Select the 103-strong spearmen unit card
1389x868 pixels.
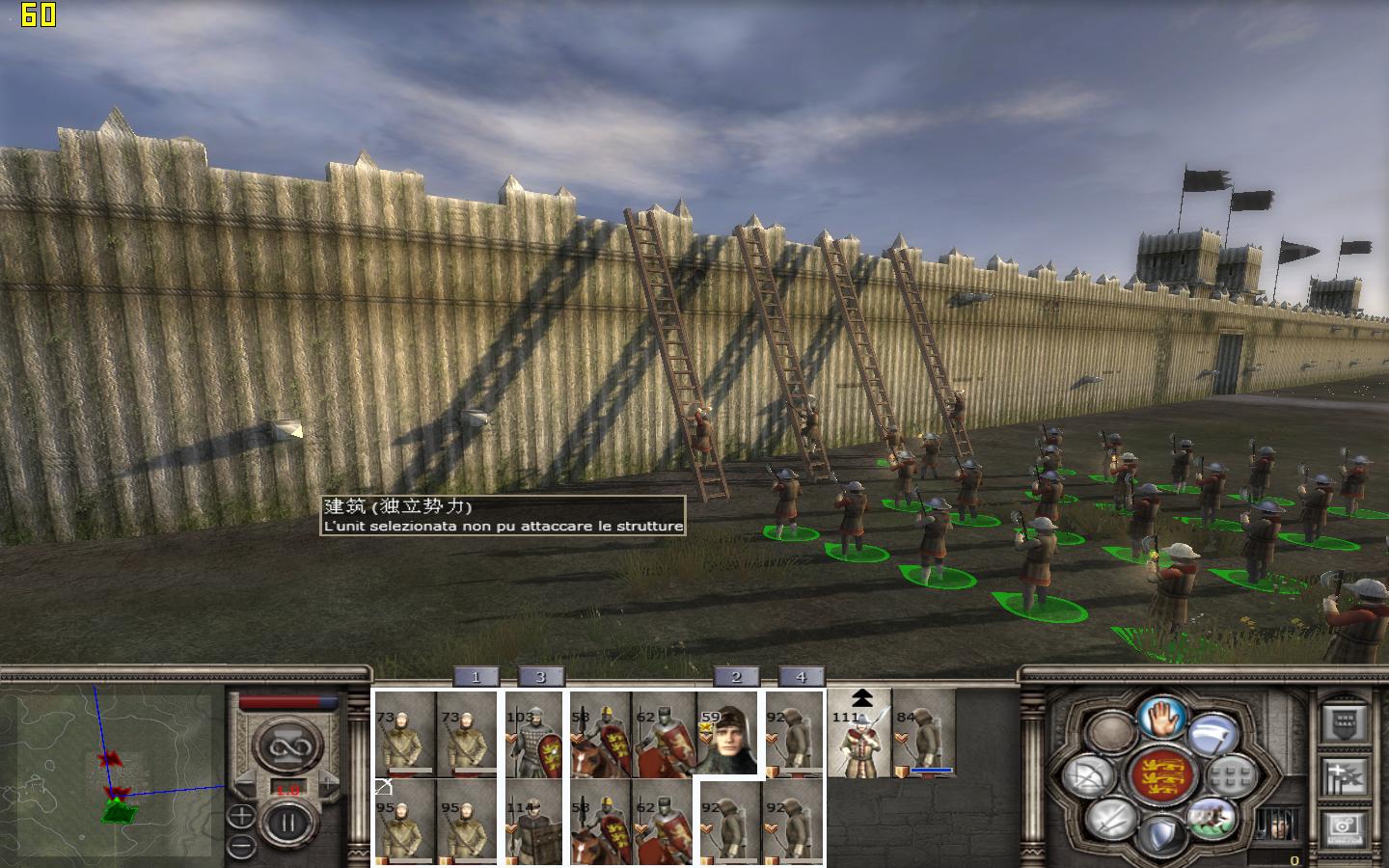(x=533, y=735)
